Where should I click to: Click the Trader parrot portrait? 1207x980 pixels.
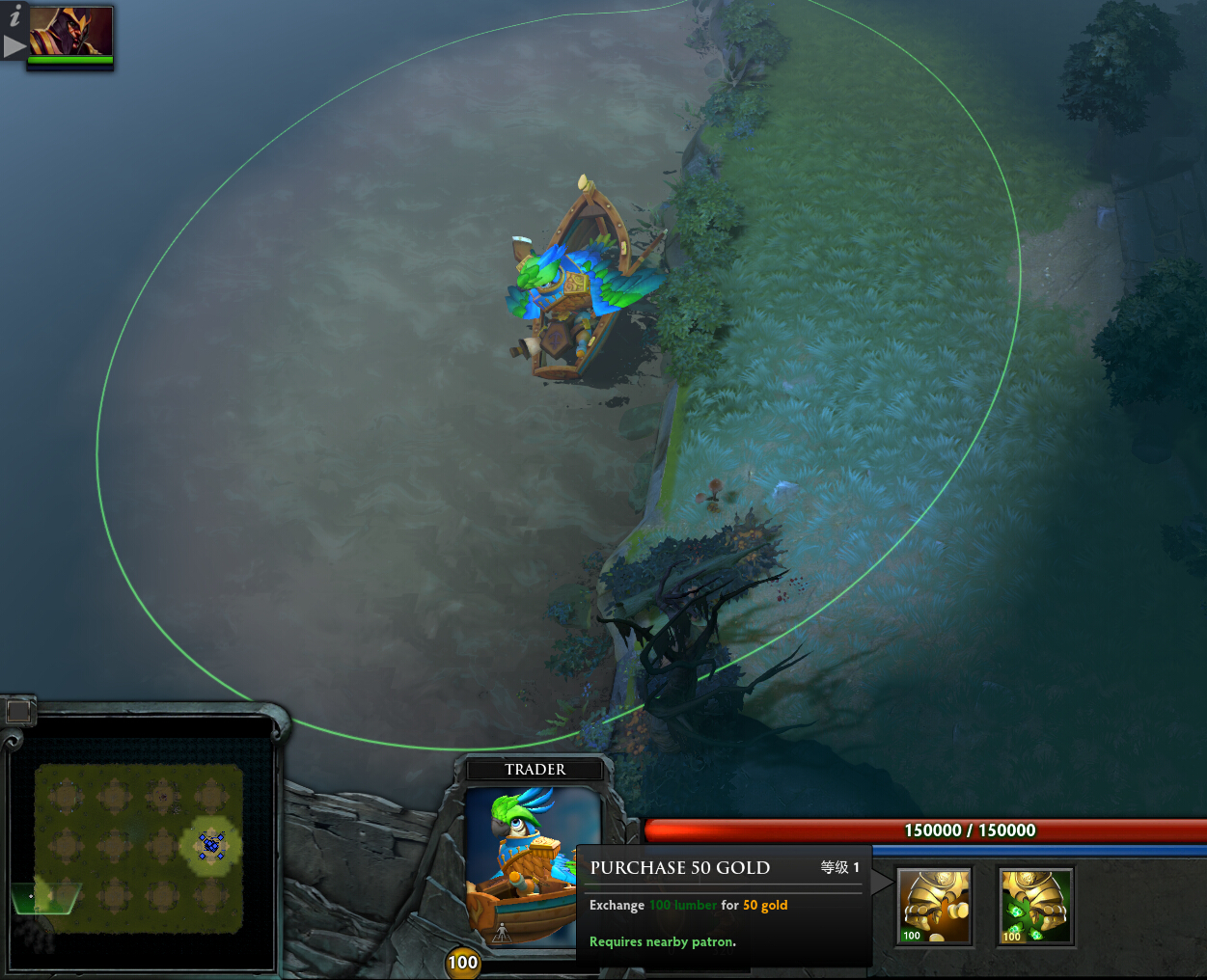pyautogui.click(x=534, y=863)
